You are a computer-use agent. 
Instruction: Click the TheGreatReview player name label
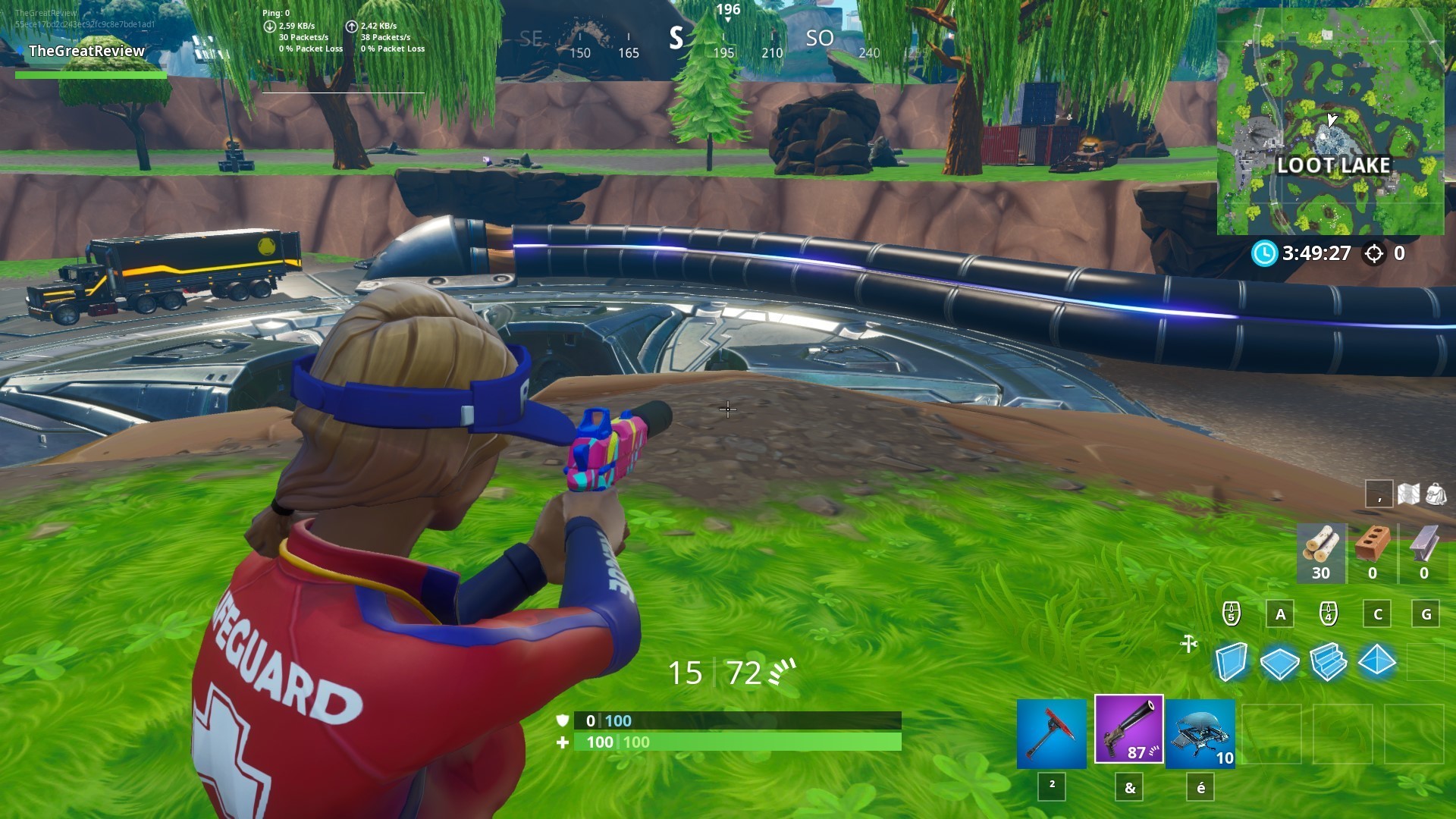(86, 52)
